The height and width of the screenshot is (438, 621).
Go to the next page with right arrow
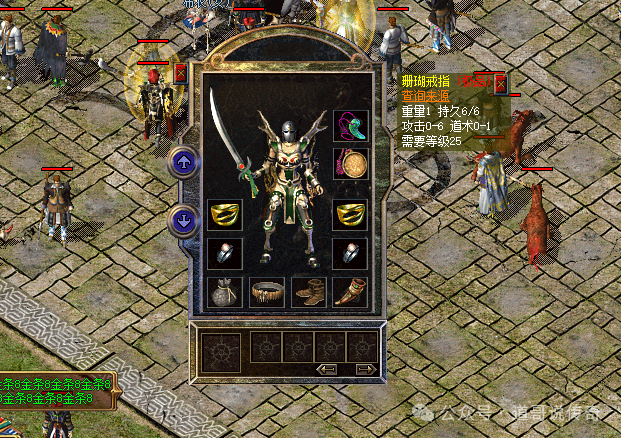click(x=365, y=369)
